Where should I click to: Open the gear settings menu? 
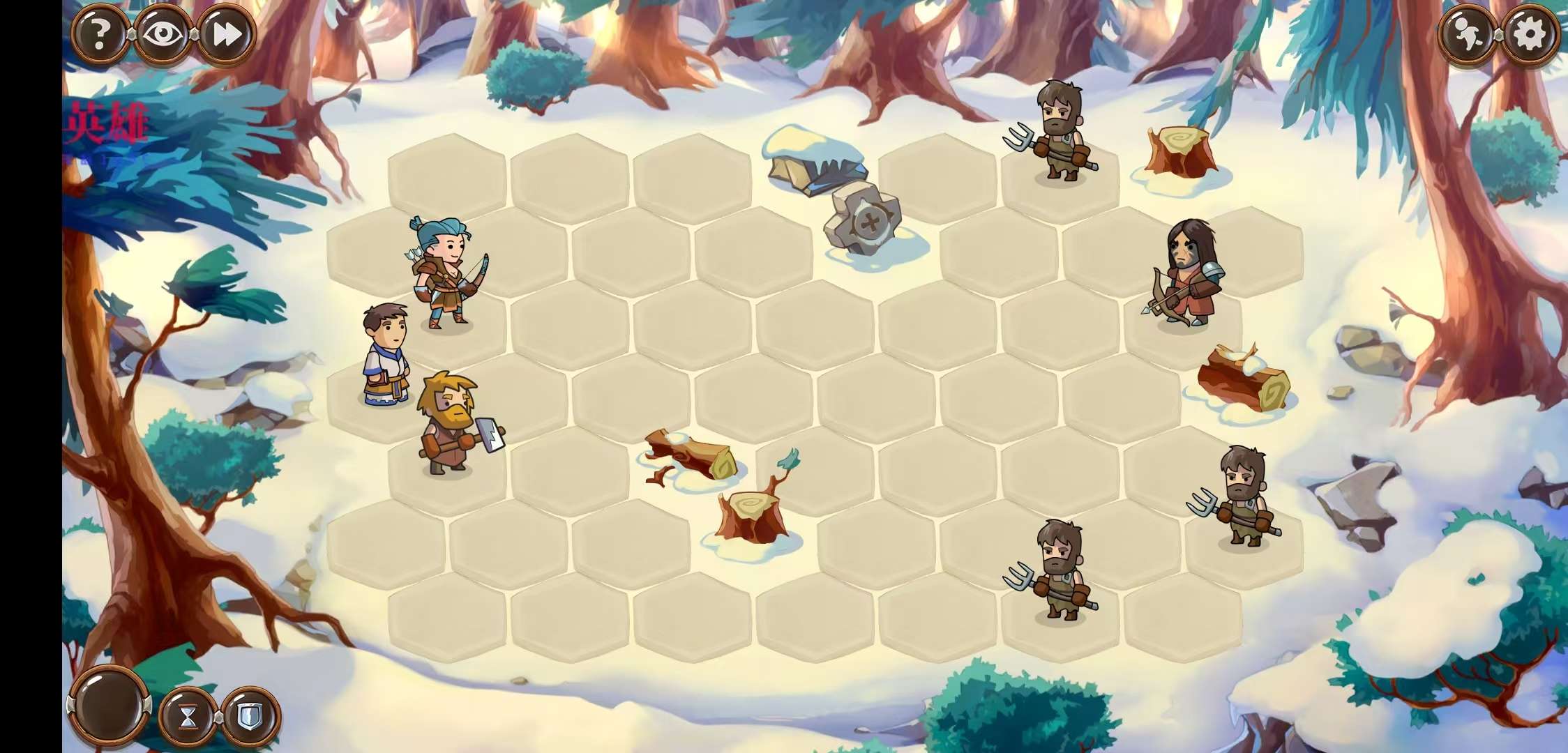coord(1530,33)
